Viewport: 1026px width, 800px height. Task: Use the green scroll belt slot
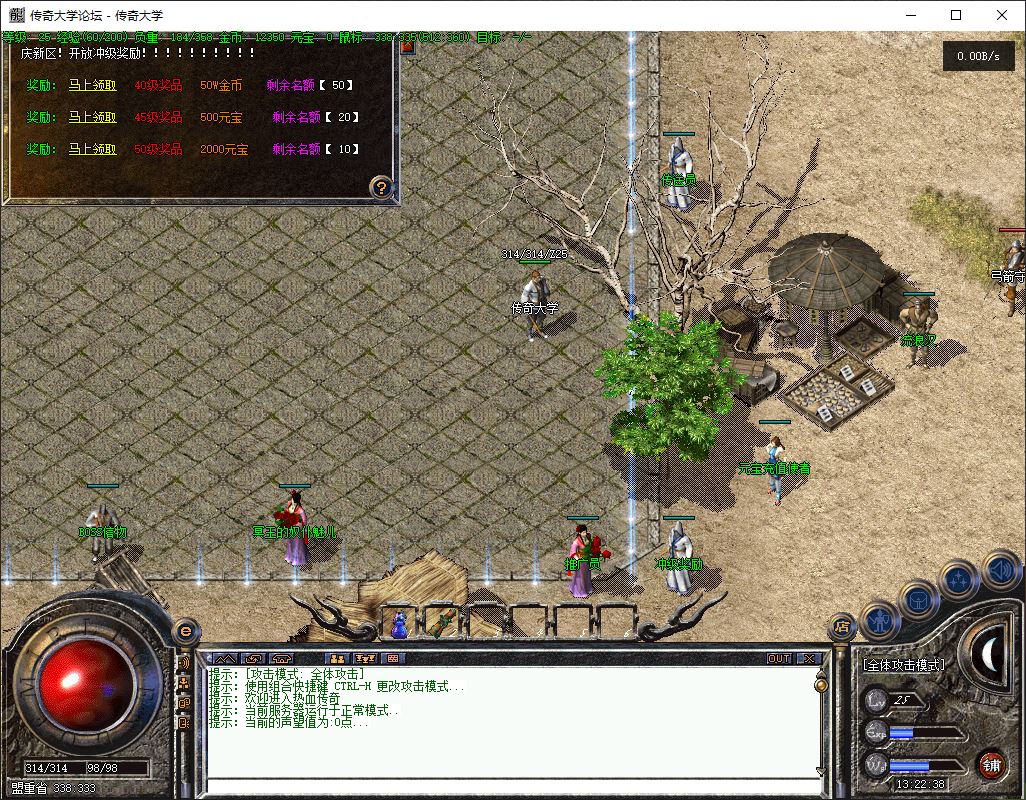pyautogui.click(x=441, y=623)
